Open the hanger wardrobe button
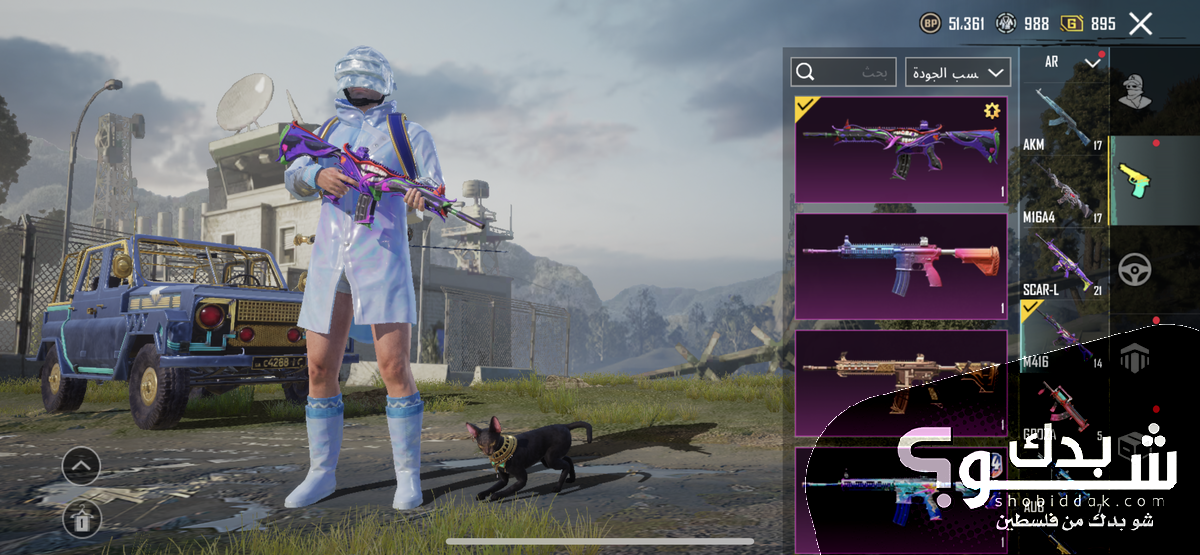Screen dimensions: 1200x555 (81, 519)
